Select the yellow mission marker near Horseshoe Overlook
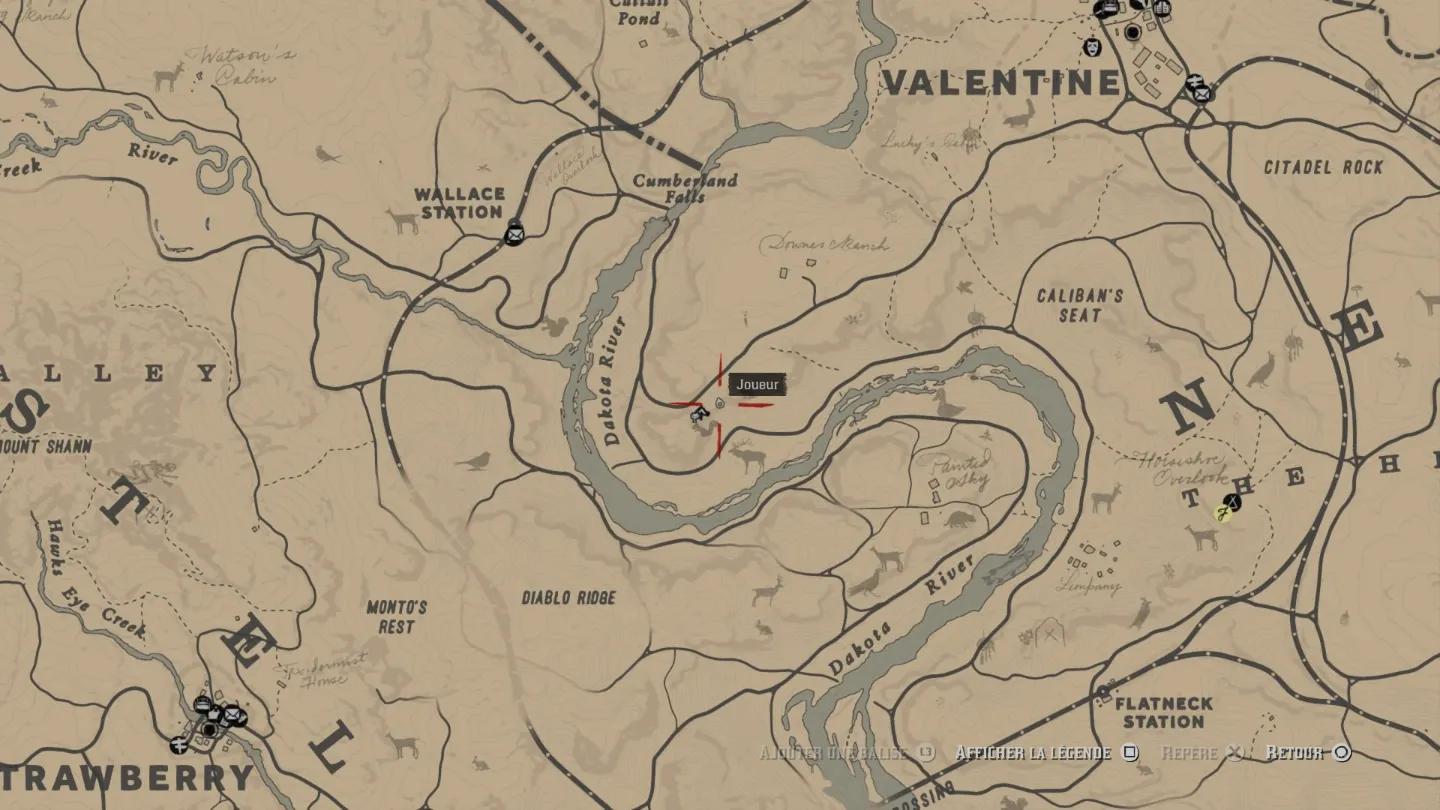 (1222, 515)
